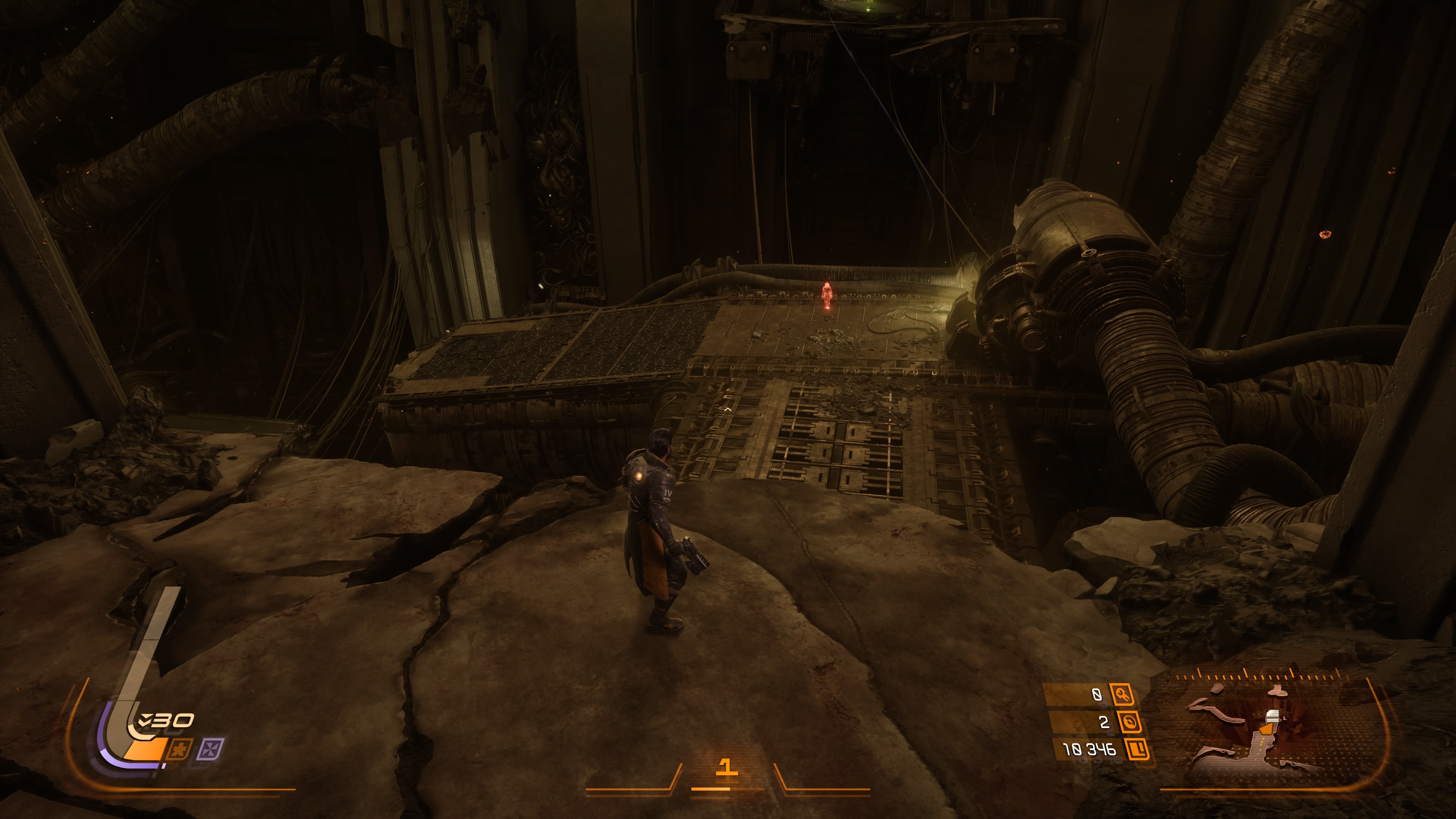Select the purple pinwheel status icon

point(210,750)
